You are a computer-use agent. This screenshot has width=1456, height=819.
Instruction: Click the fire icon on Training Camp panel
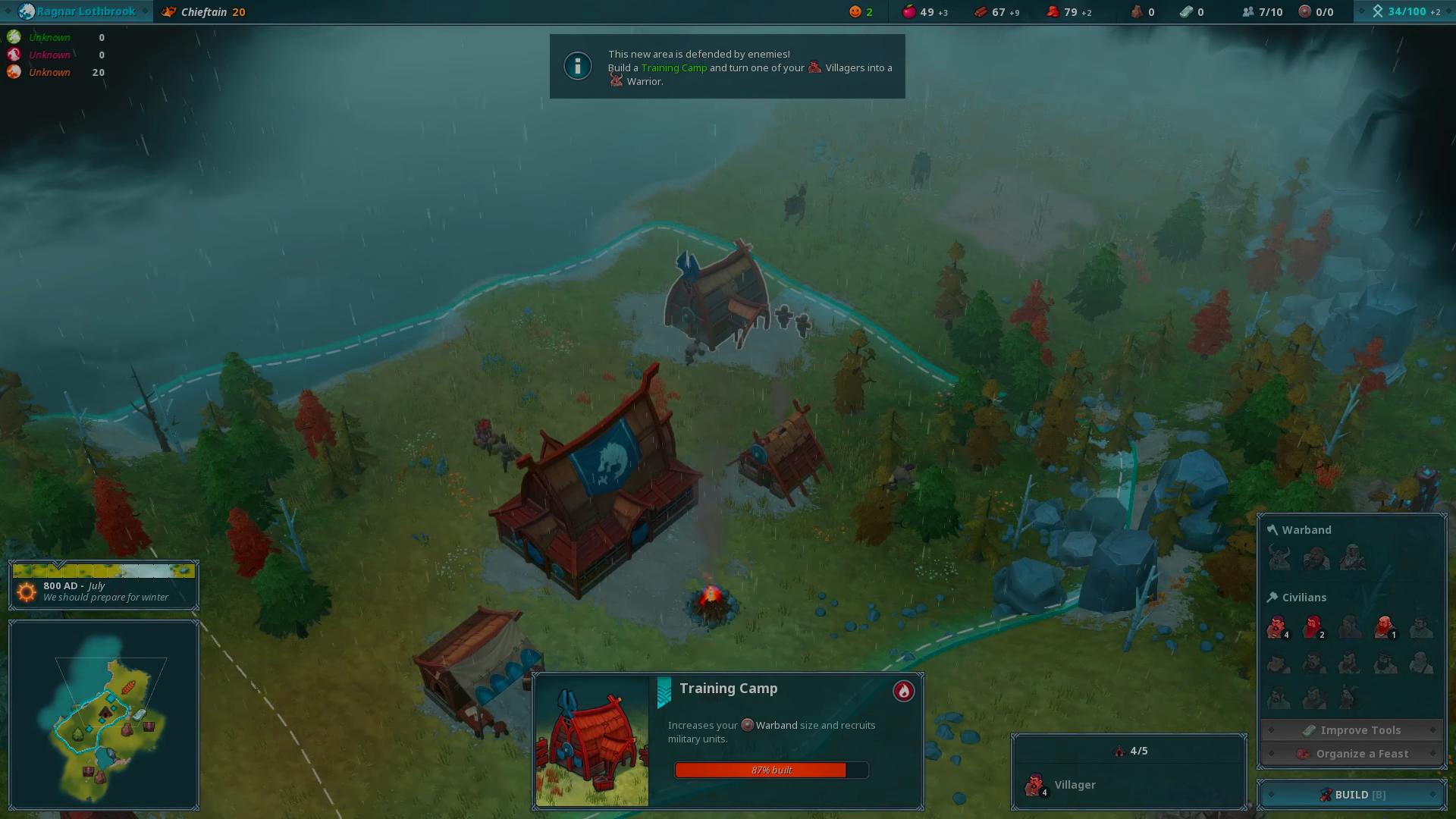coord(903,691)
